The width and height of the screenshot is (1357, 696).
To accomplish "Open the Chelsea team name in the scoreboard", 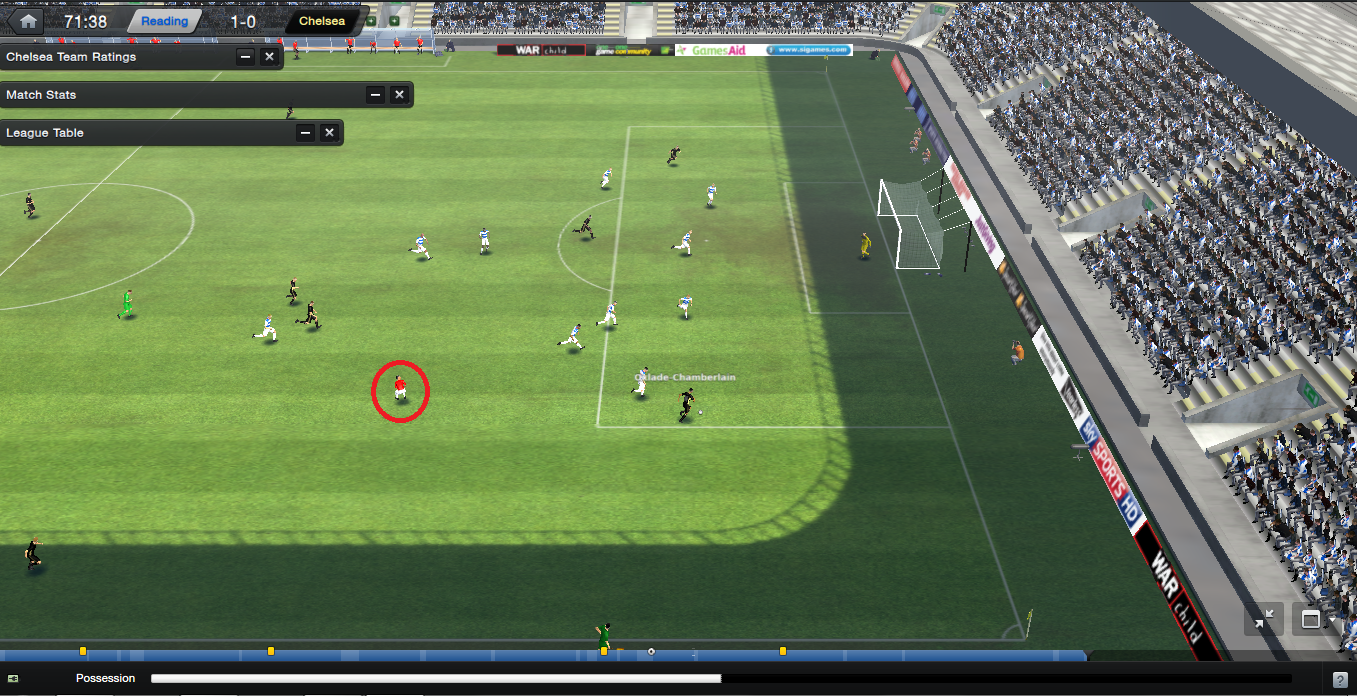I will [x=322, y=21].
